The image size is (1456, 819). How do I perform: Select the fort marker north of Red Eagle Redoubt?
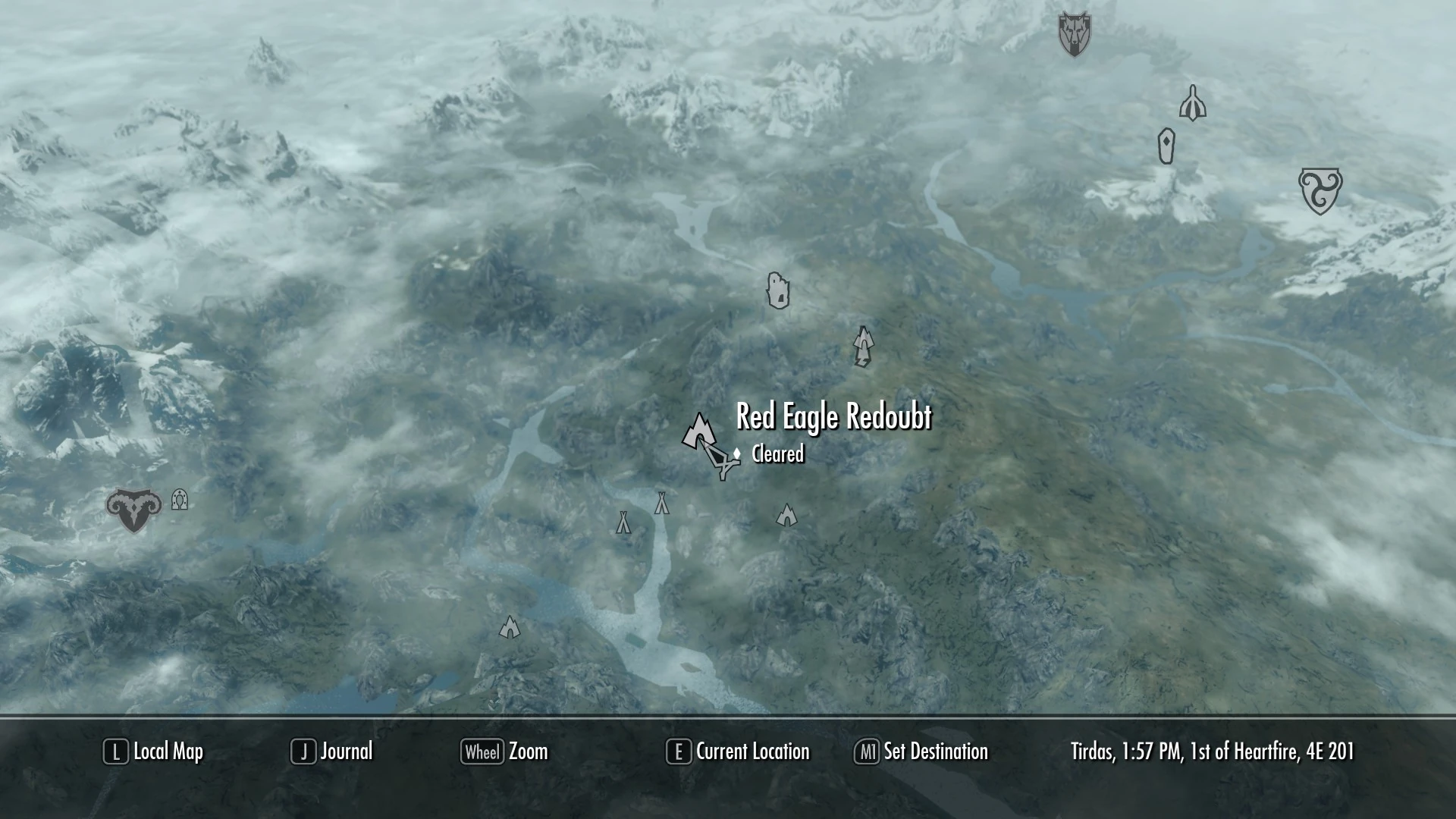coord(779,292)
